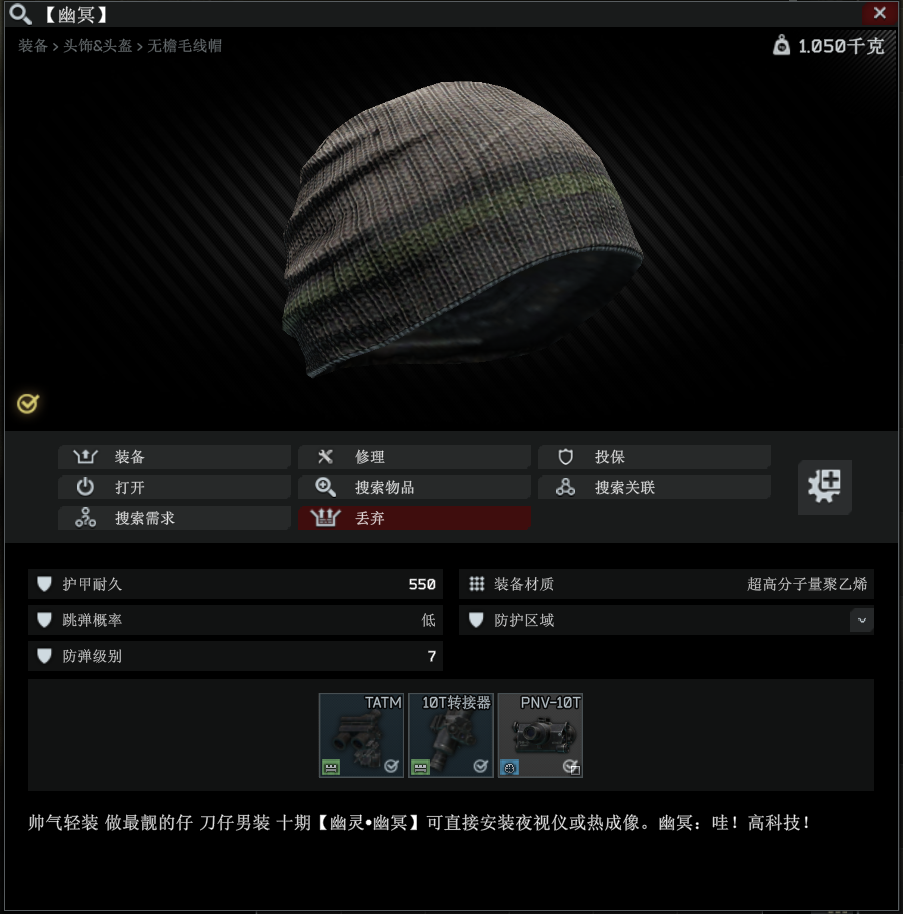Select the 10T转接器 adapter slot
Image resolution: width=903 pixels, height=914 pixels.
coord(451,735)
